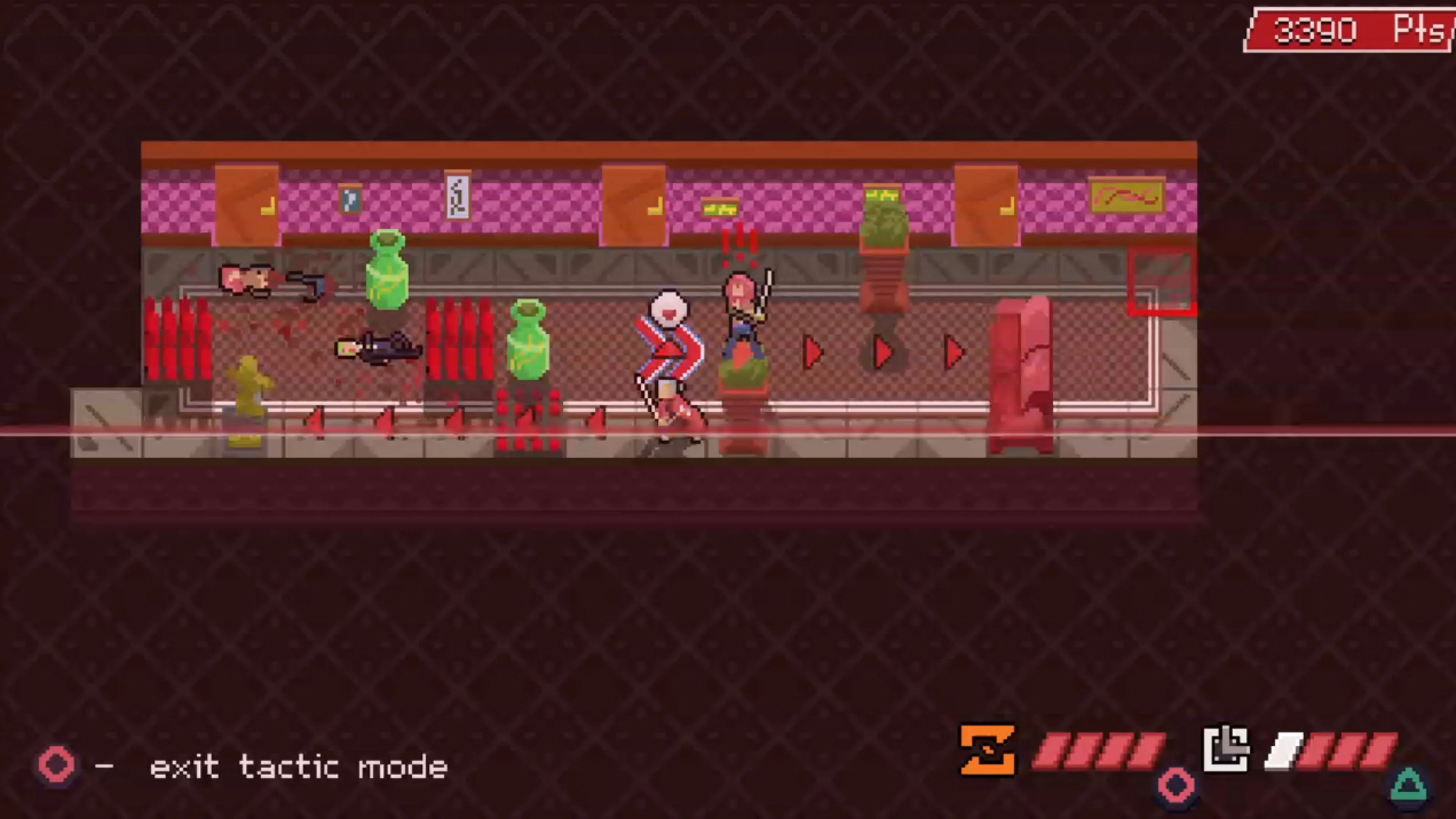Toggle the first right-facing arrow marker on the floor
This screenshot has width=1456, height=819.
coord(812,351)
